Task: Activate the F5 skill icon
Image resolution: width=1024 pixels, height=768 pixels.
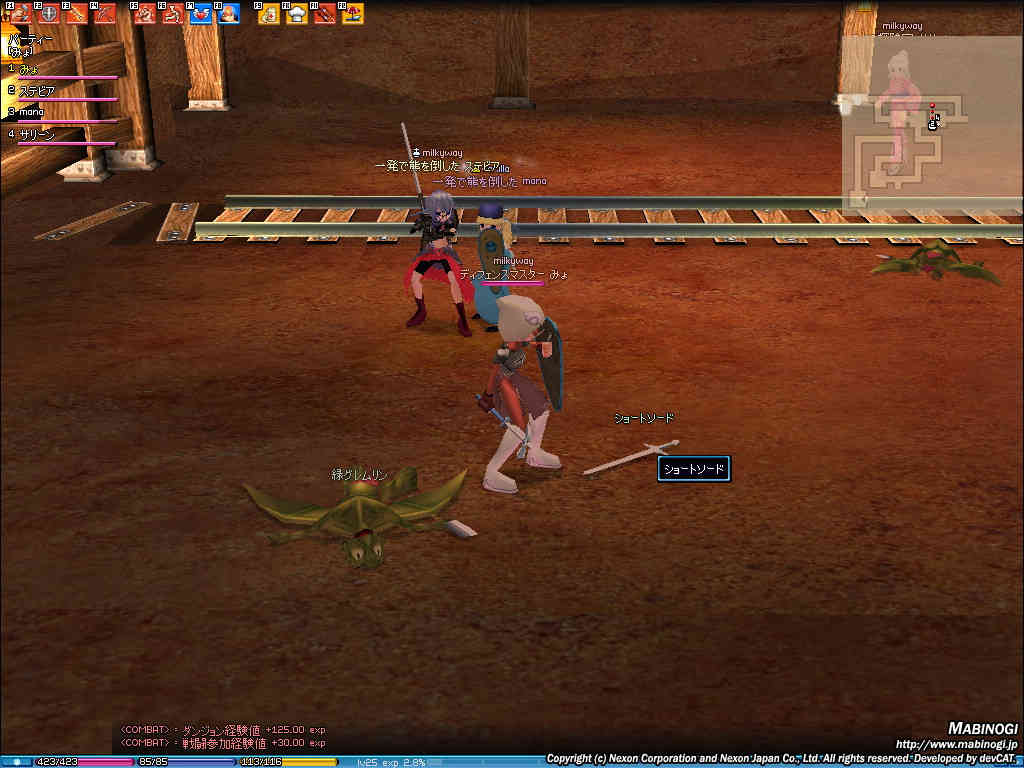Action: (145, 14)
